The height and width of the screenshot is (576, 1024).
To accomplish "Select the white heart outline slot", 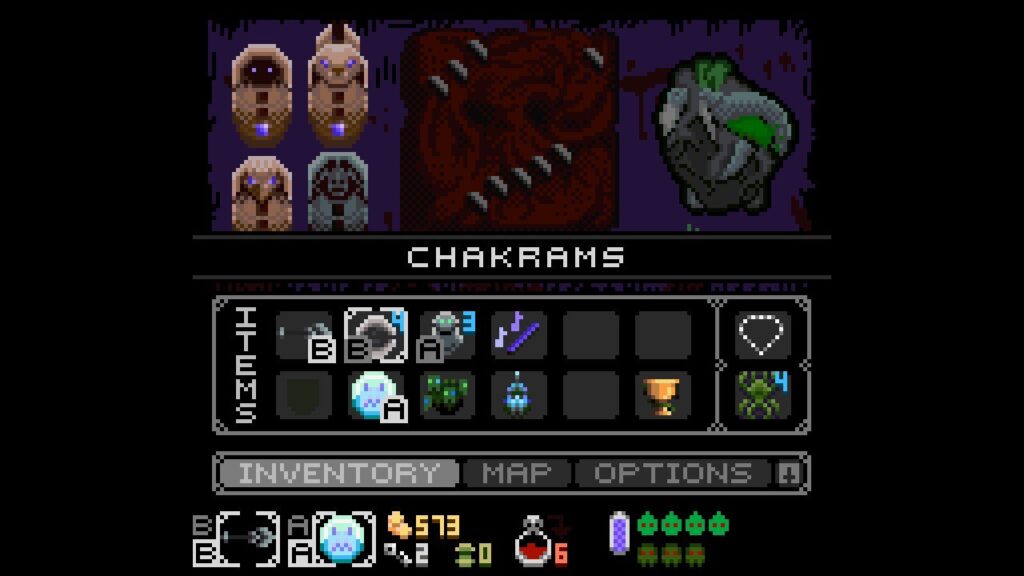I will tap(763, 334).
